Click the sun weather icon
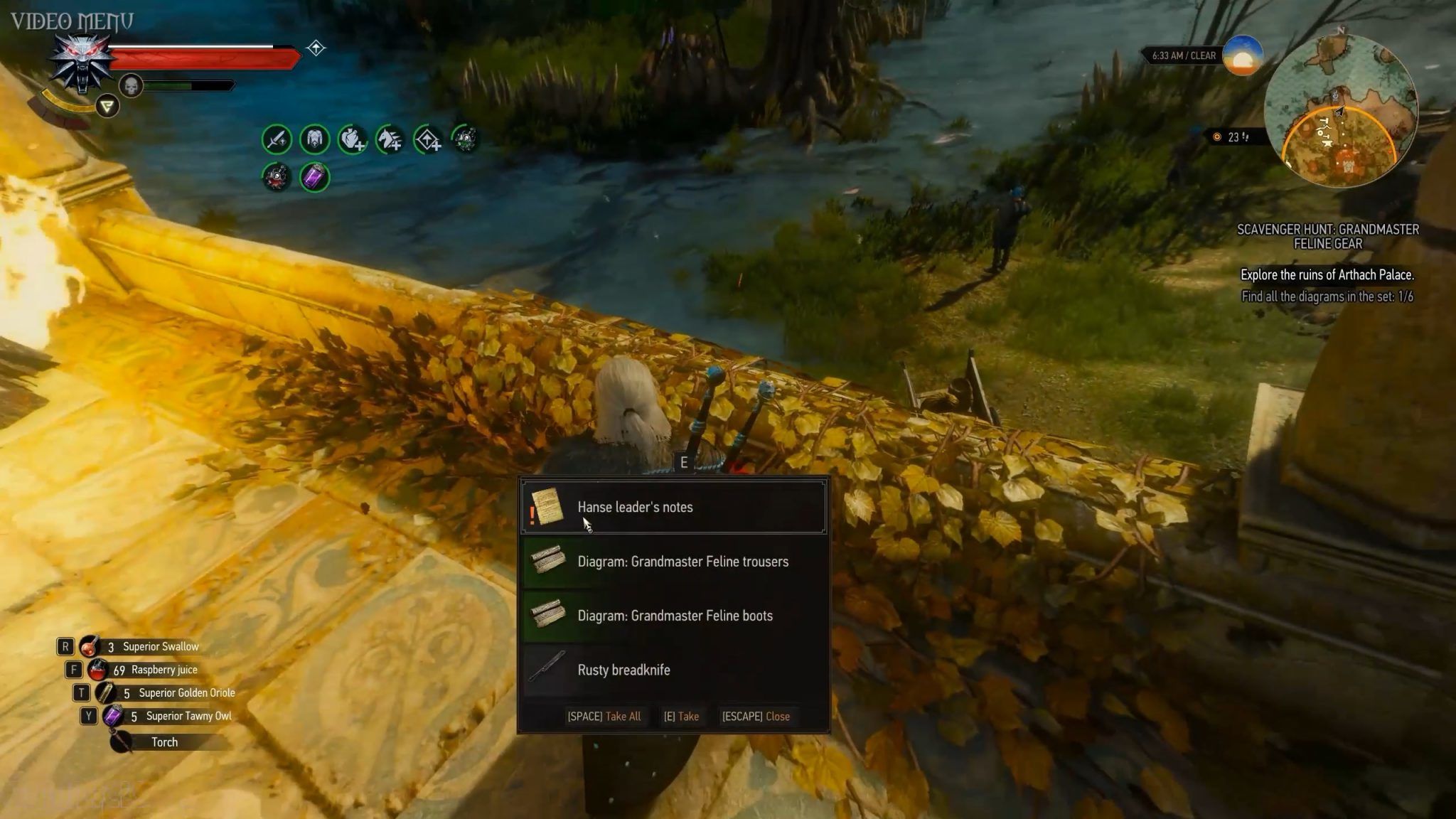Viewport: 1456px width, 819px height. tap(1242, 55)
